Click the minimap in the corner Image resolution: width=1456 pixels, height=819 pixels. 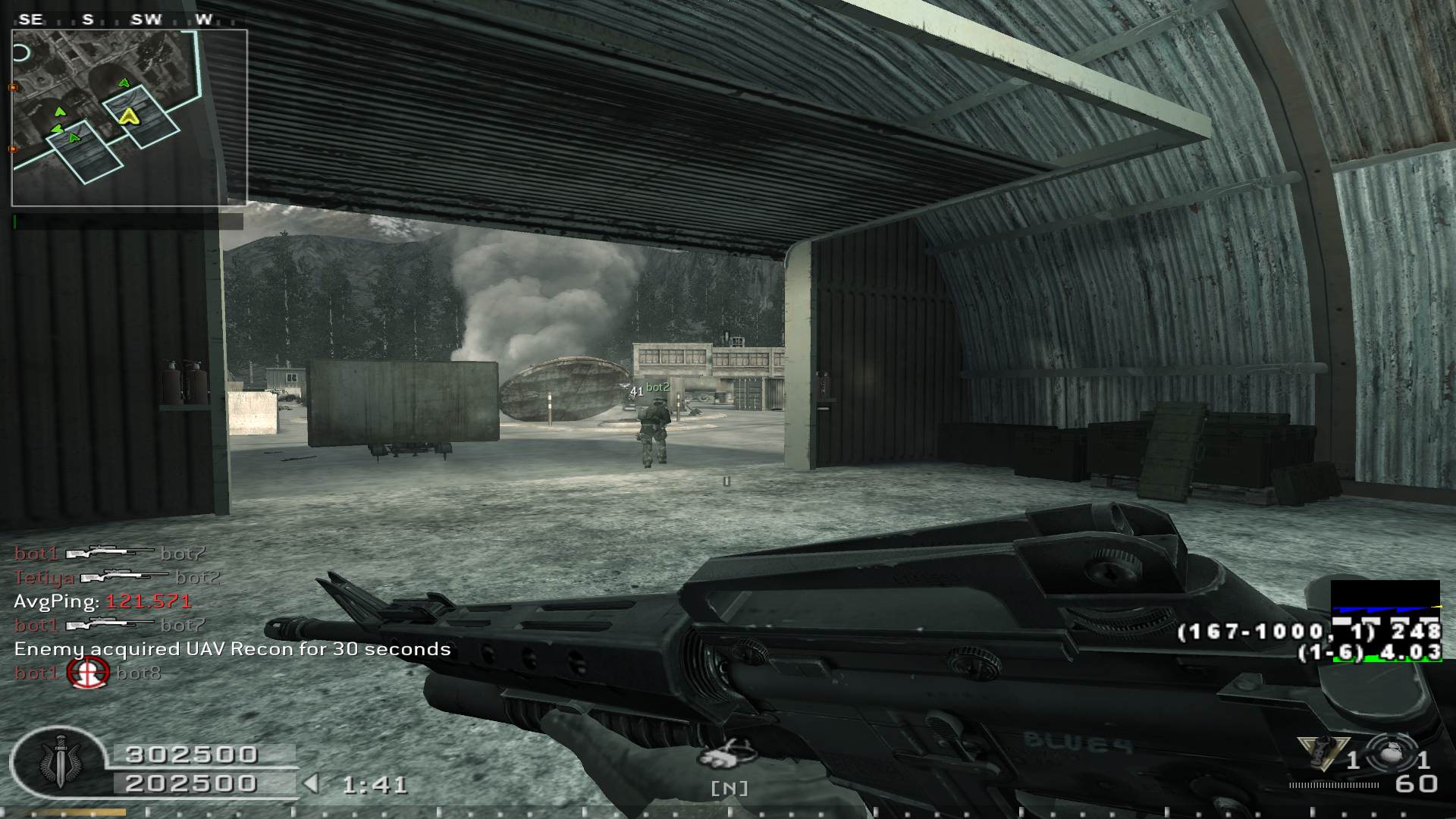tap(129, 118)
